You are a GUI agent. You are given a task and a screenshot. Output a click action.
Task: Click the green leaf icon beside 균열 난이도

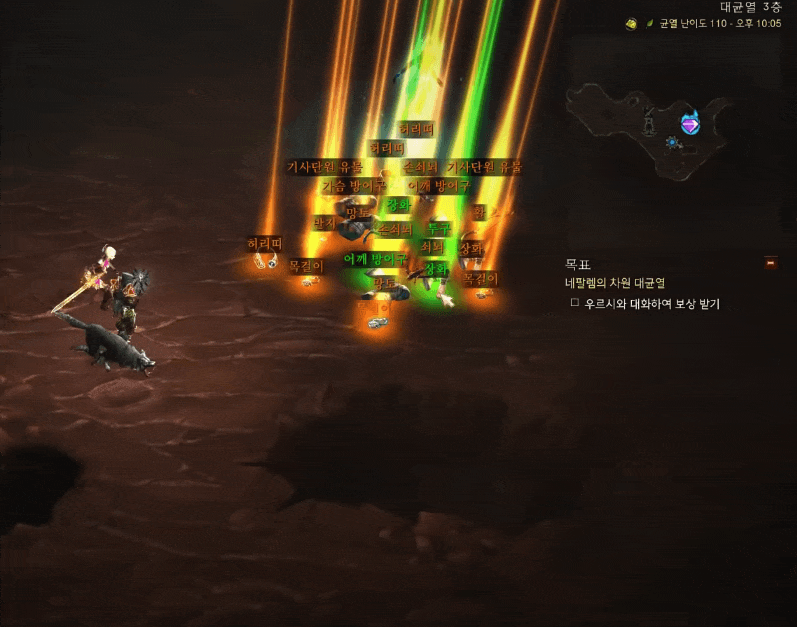(650, 24)
